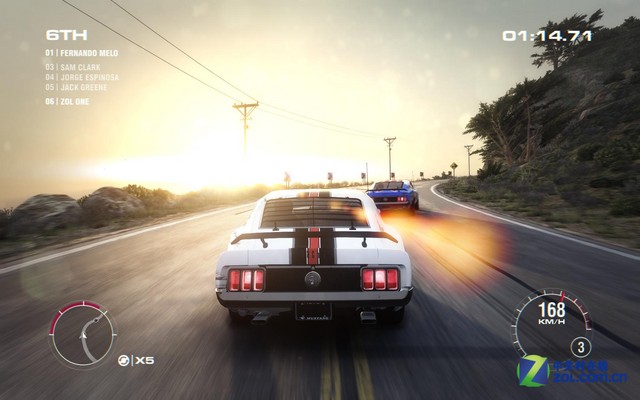Select the flashback rewind icon
Screen dimensions: 640x400
point(123,359)
